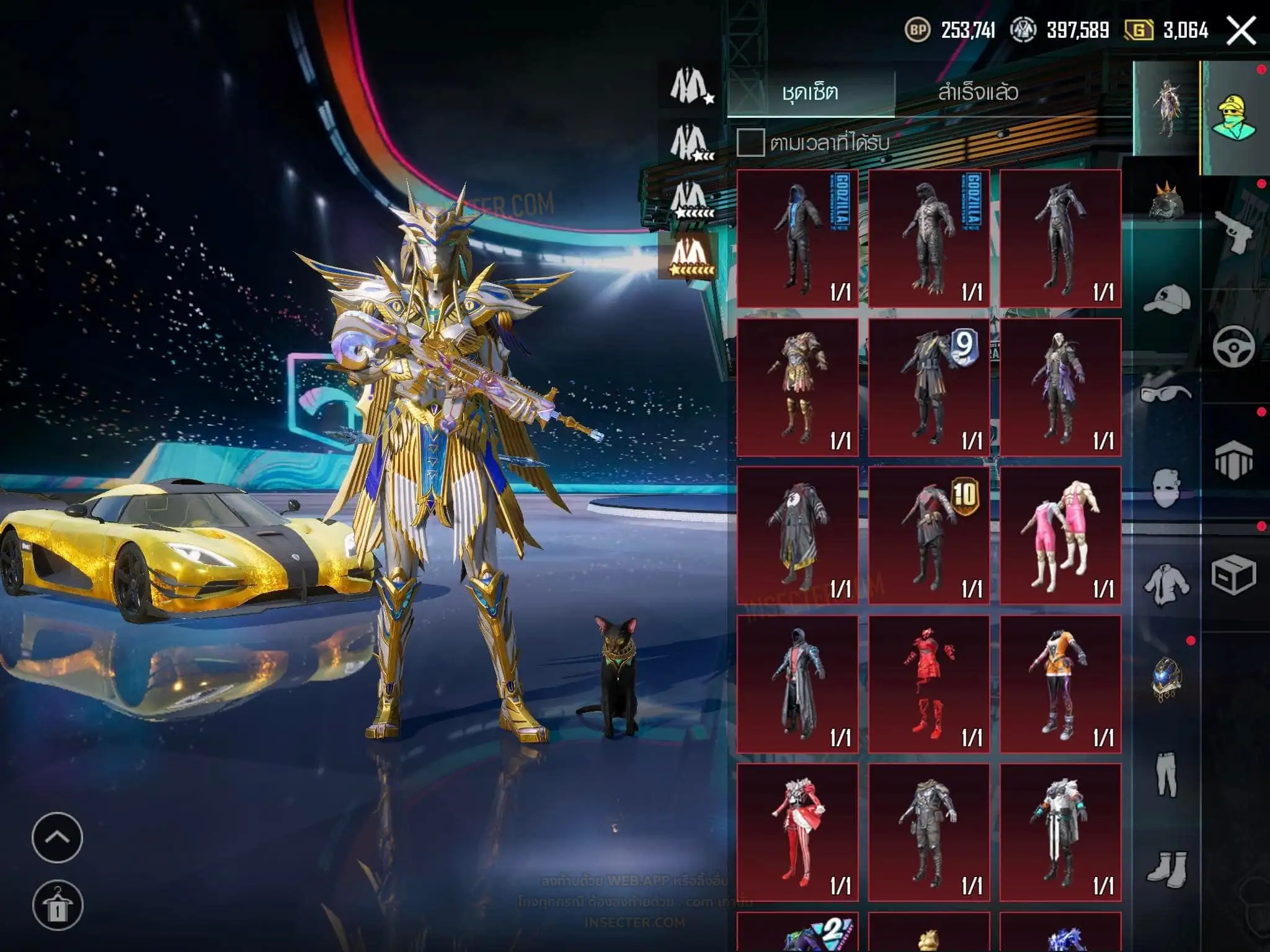
Task: Switch to the ชุดเซ็ต tab
Action: coord(810,93)
